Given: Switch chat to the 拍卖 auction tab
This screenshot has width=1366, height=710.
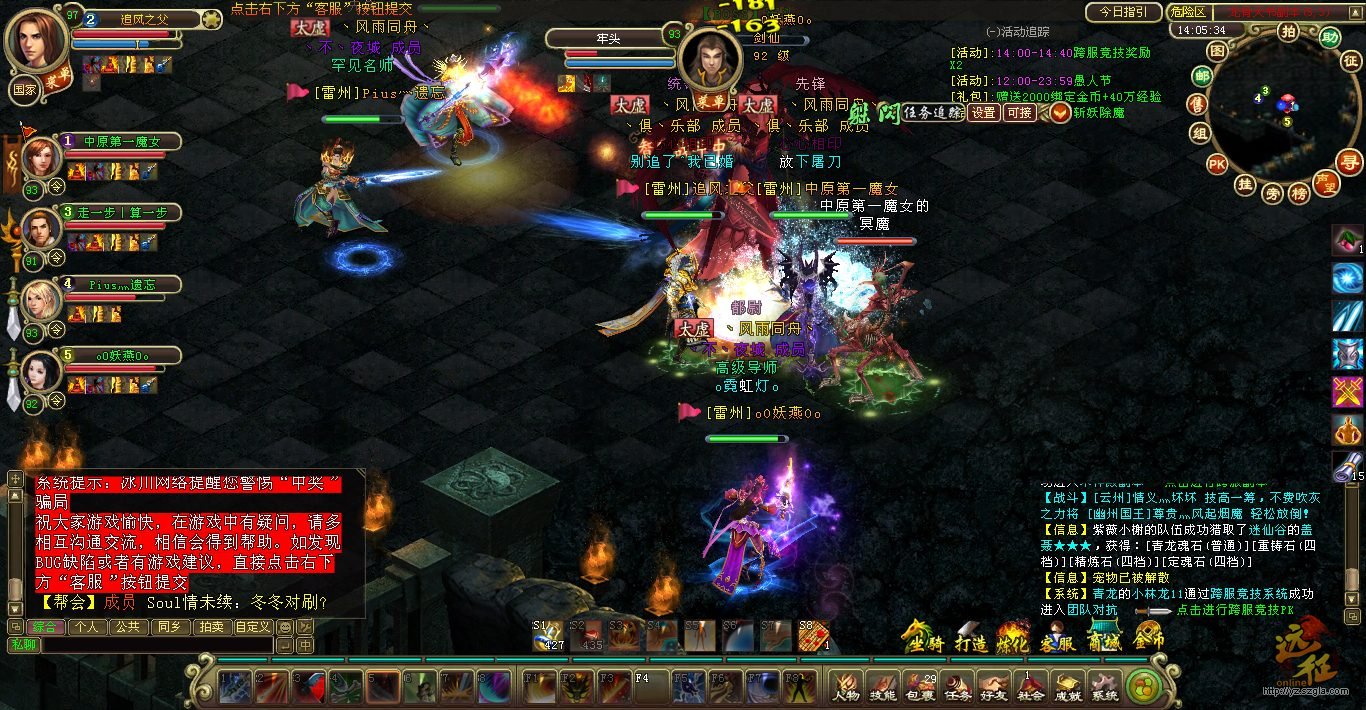Looking at the screenshot, I should (x=211, y=627).
